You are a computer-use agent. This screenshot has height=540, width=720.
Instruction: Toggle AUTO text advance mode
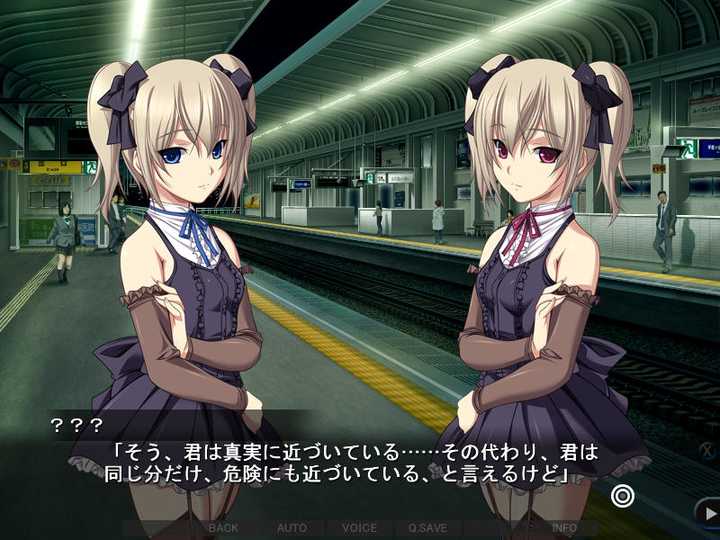[292, 528]
